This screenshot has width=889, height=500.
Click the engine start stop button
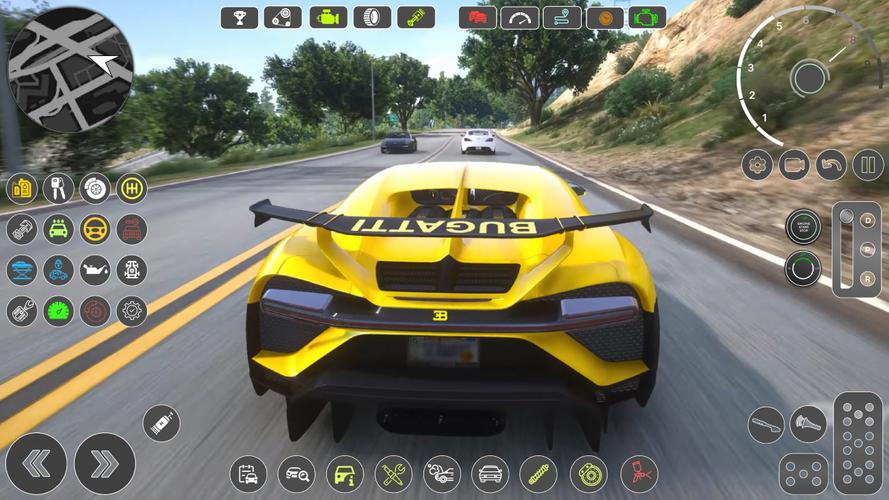pos(802,226)
